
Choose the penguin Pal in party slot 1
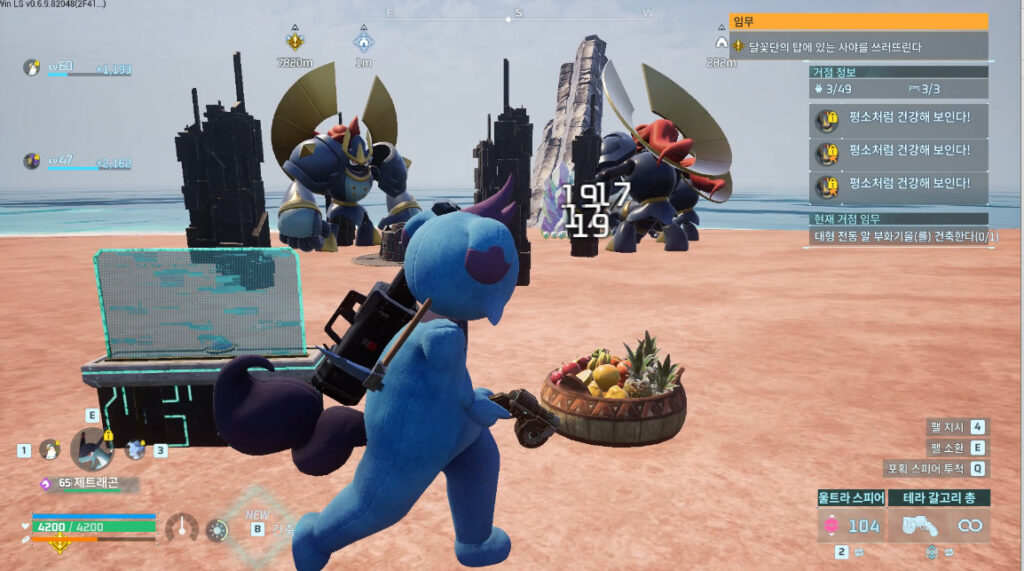point(48,450)
